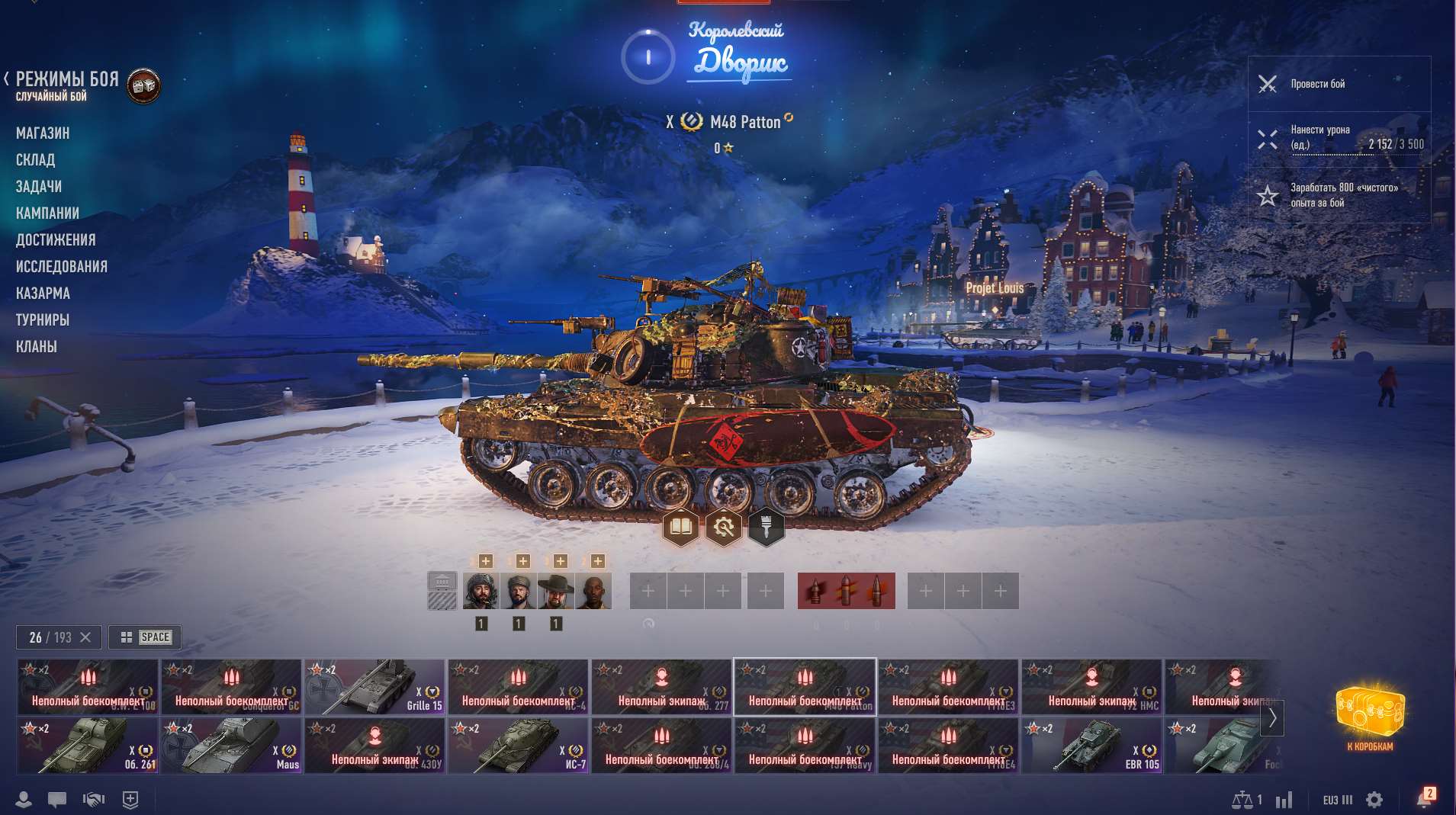Select the premium ammo shell in the consumables row
Screen dimensions: 1456x815
click(x=847, y=591)
